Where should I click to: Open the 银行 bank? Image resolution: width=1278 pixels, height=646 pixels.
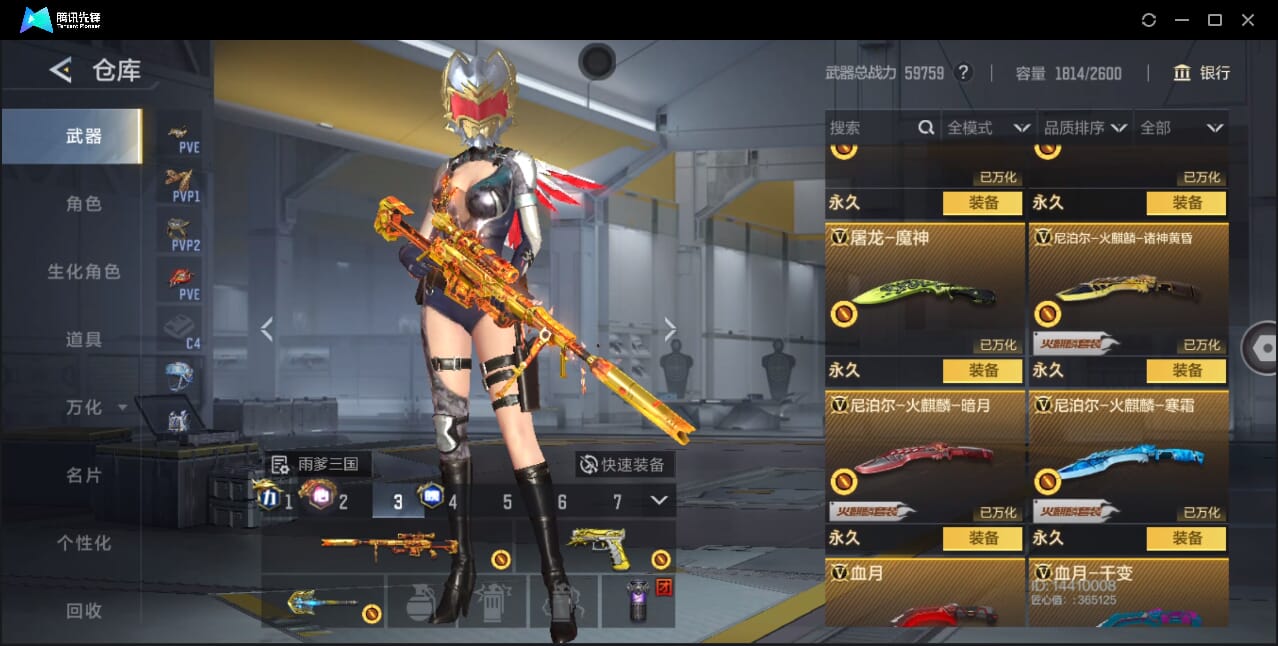1201,73
